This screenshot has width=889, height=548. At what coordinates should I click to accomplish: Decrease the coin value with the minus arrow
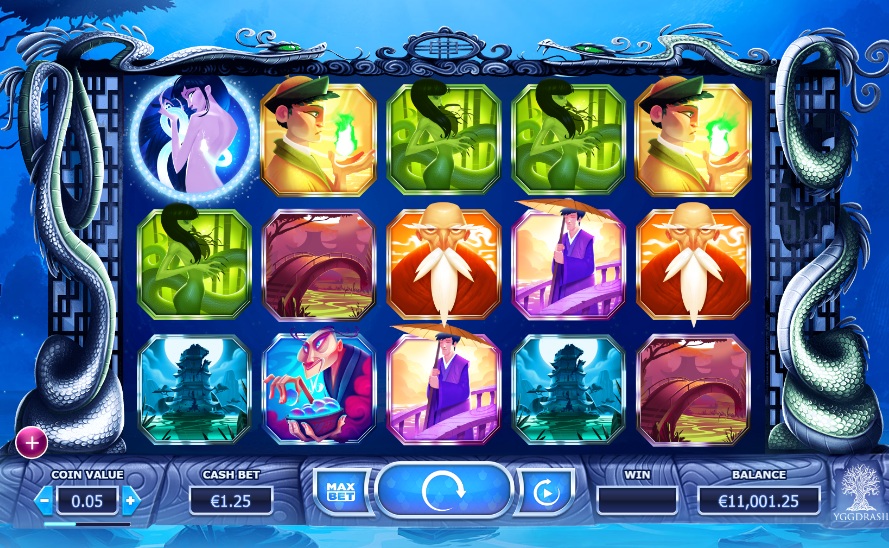point(45,499)
